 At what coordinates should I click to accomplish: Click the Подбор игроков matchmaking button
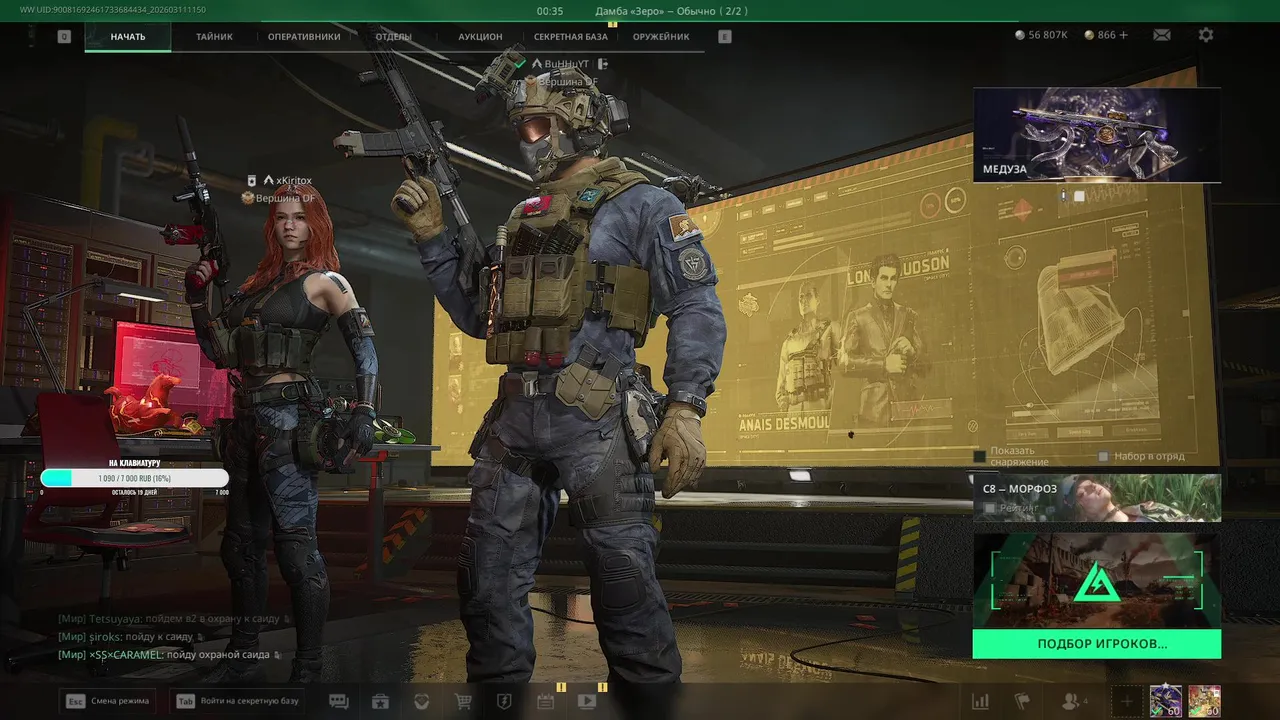(x=1096, y=644)
